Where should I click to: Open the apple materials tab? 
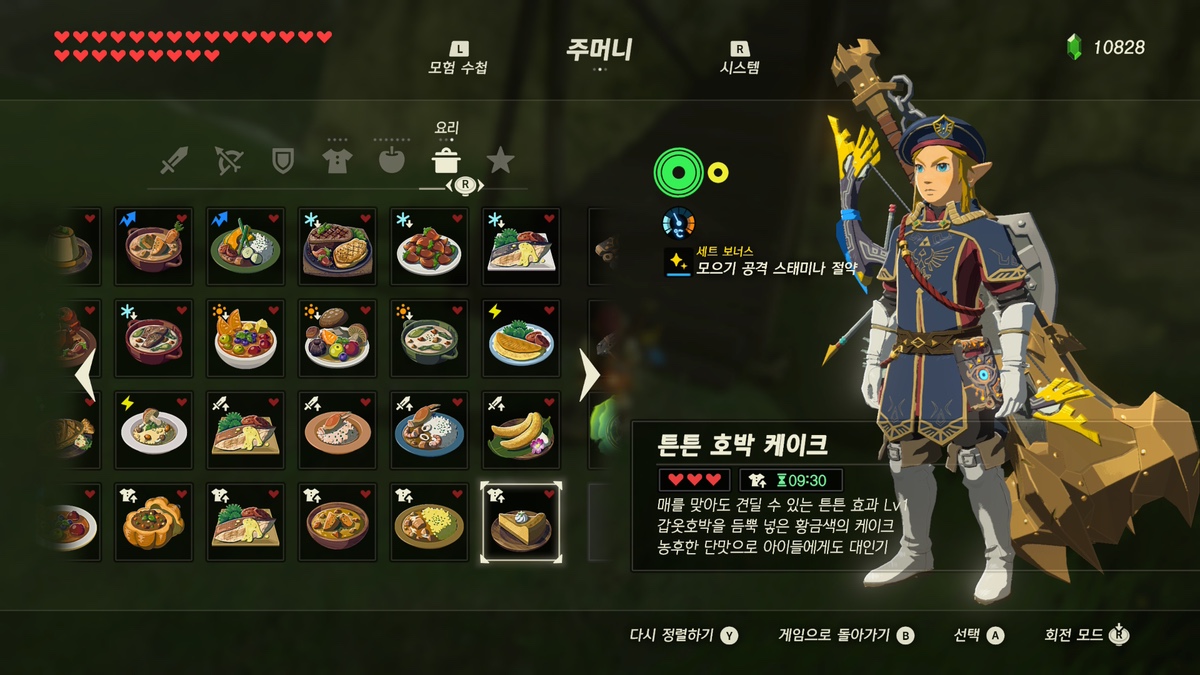coord(391,160)
